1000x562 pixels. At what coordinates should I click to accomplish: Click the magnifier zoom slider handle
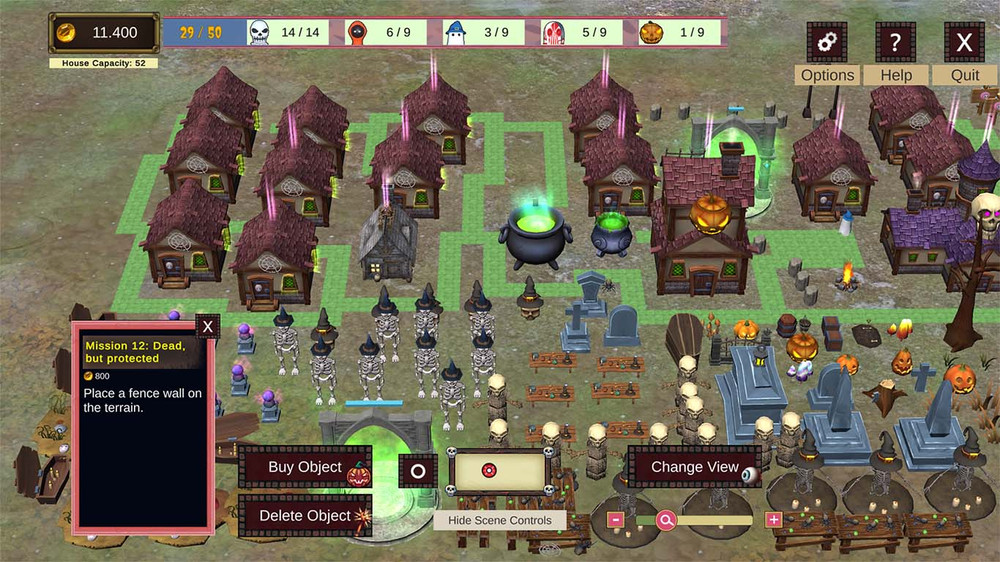[666, 520]
